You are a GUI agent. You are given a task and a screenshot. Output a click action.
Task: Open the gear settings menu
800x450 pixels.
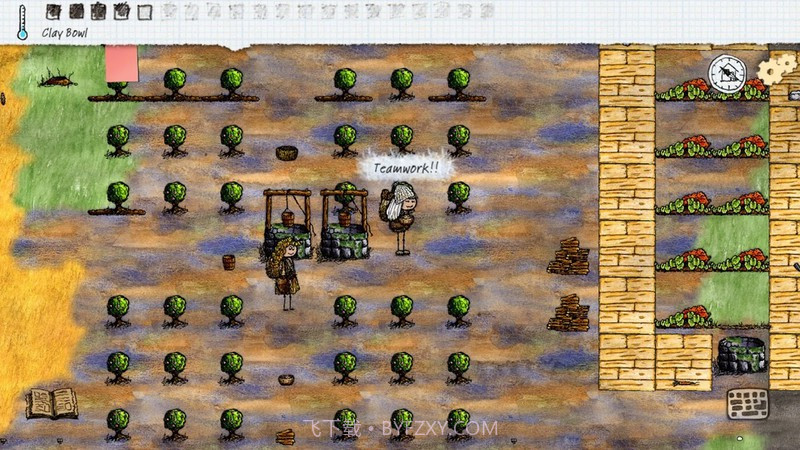tap(773, 71)
